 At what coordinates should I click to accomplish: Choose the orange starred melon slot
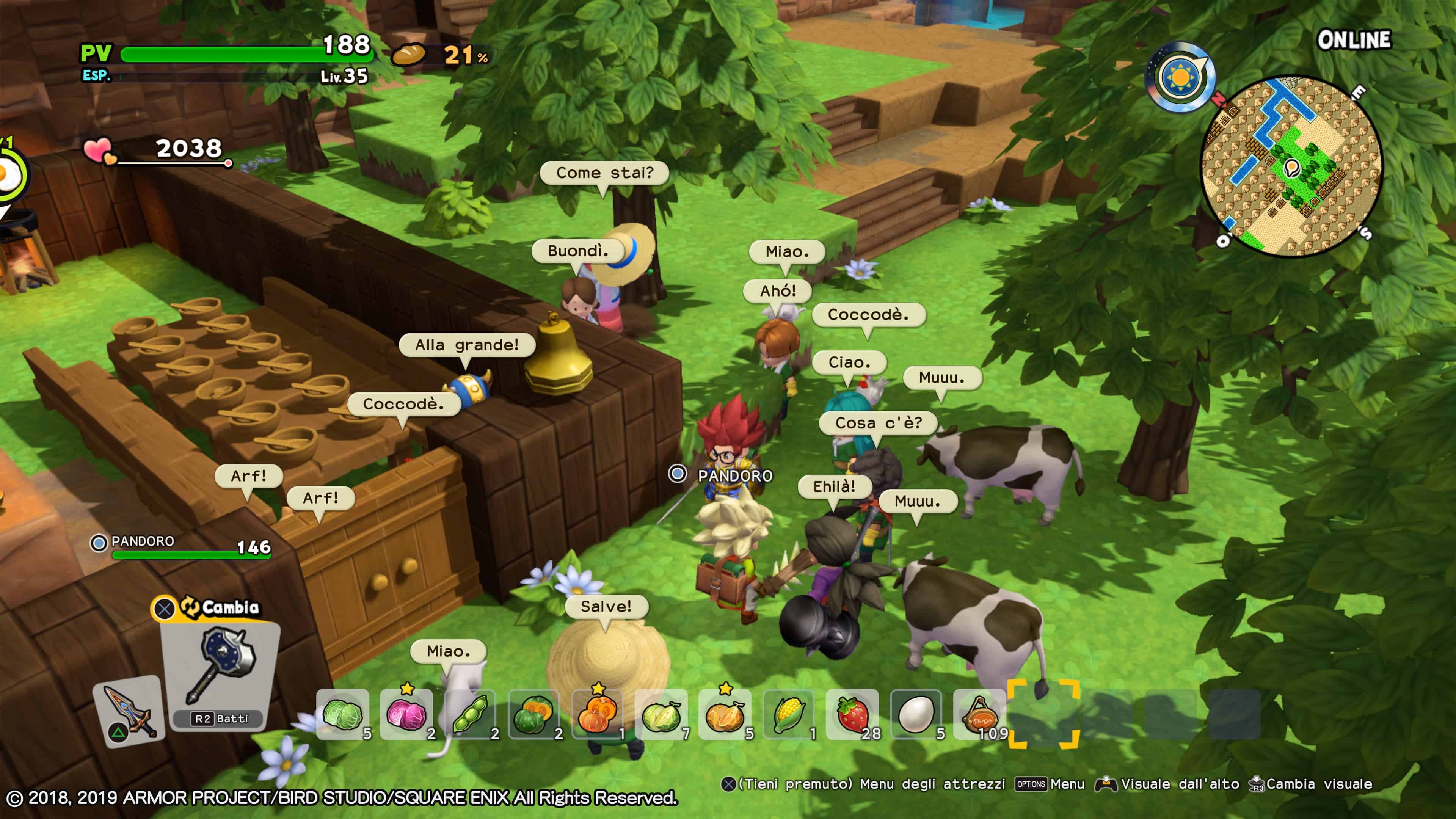point(725,714)
